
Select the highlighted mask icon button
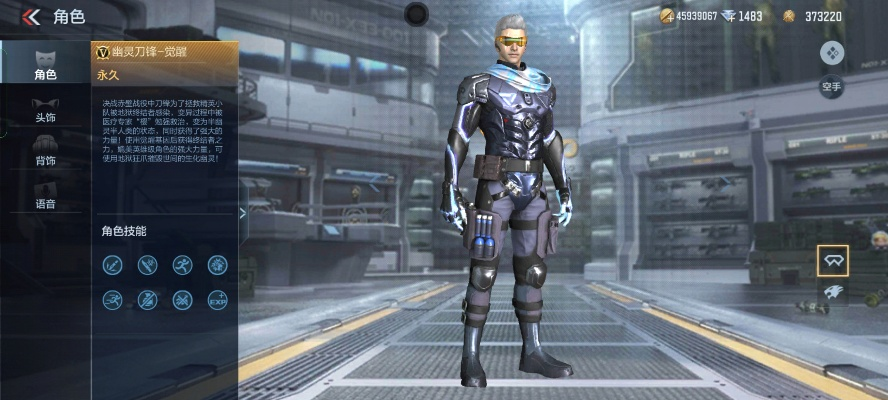(832, 260)
